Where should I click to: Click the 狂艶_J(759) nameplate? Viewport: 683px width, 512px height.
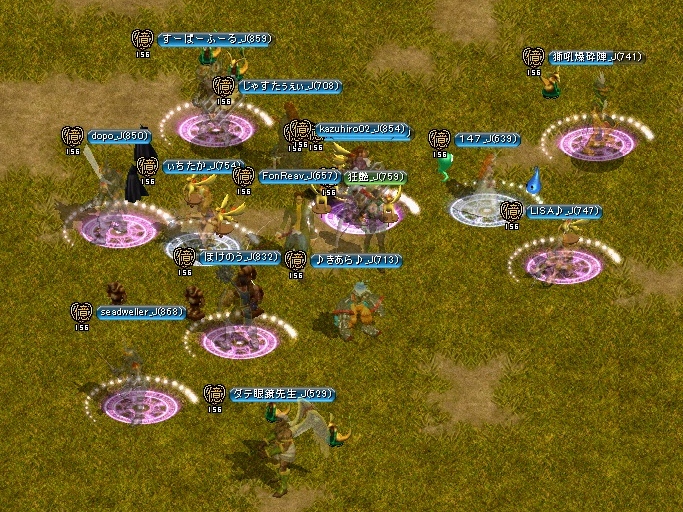[x=376, y=177]
